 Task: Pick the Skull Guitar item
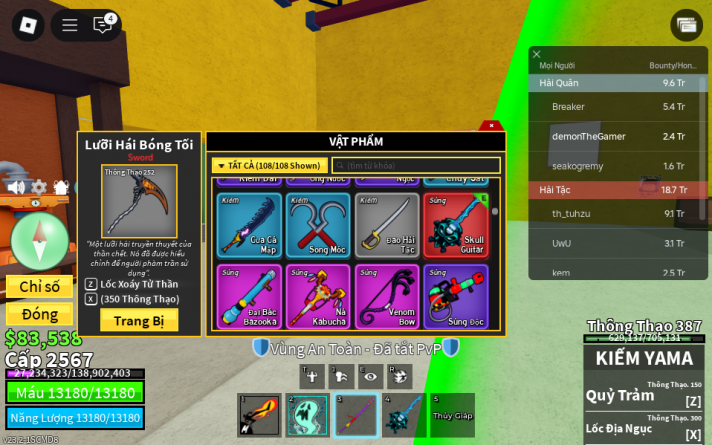pos(456,225)
